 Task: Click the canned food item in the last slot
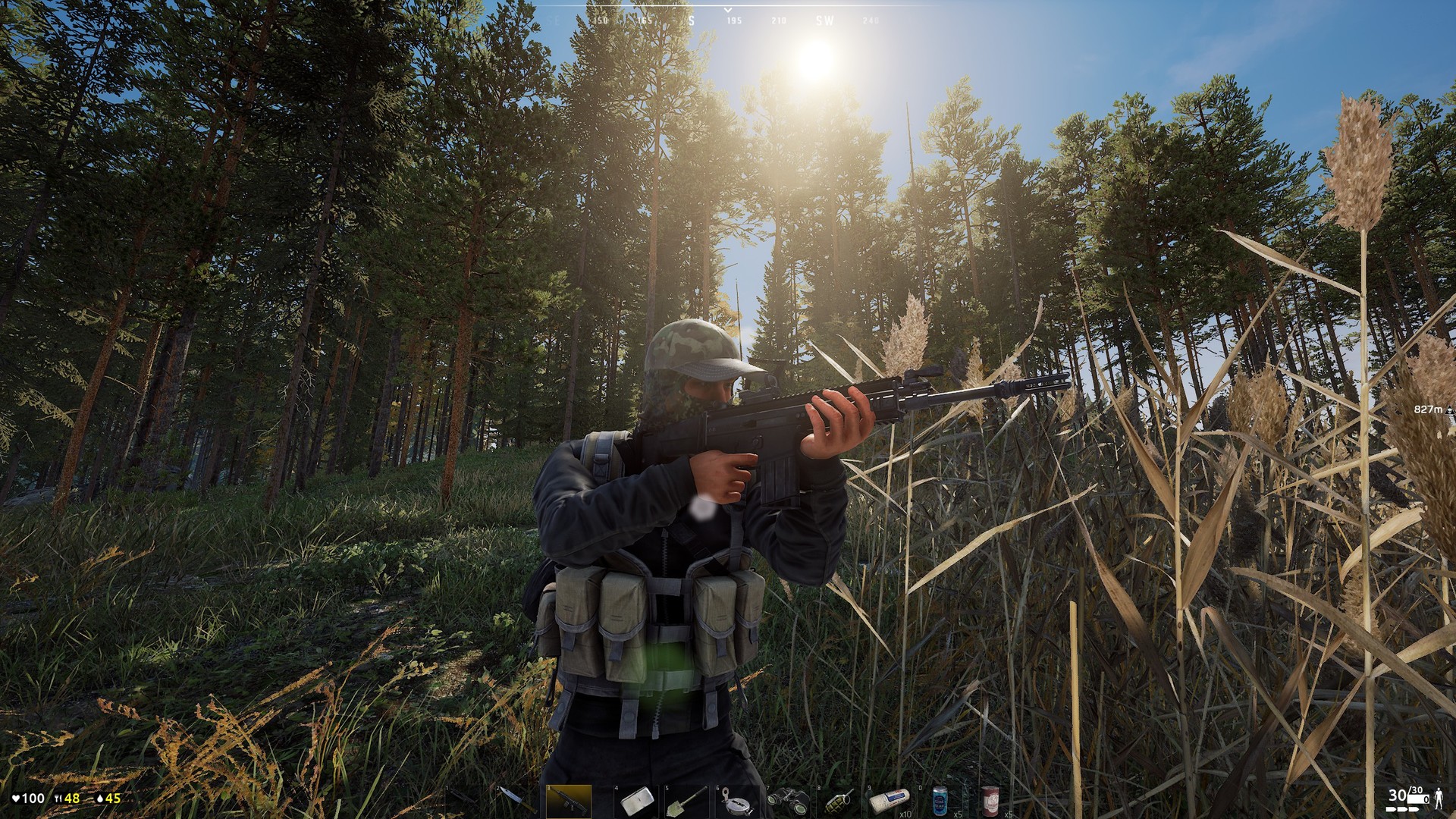click(991, 802)
